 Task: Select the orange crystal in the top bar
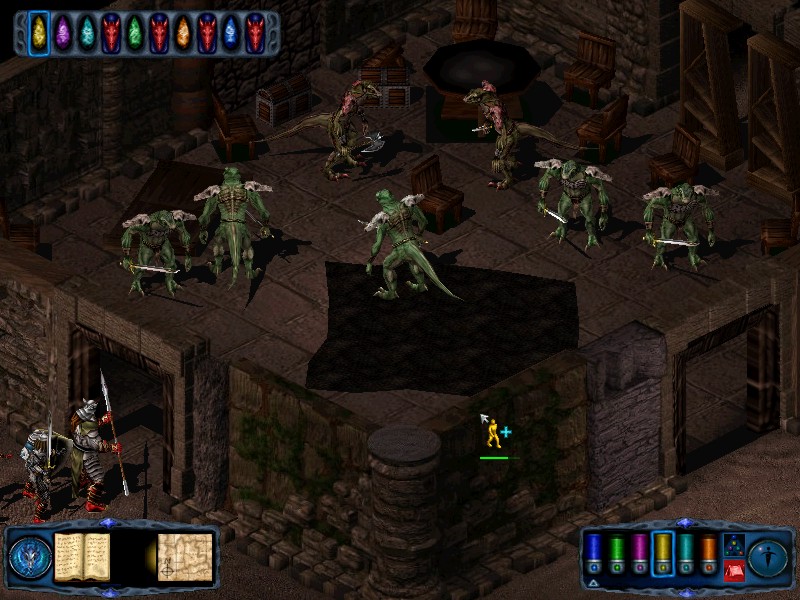click(183, 32)
